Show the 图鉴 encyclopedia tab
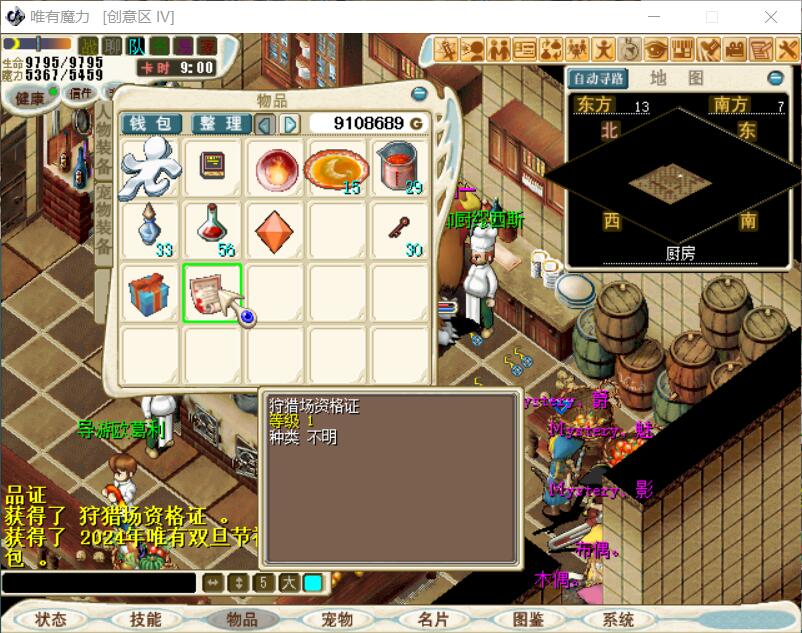The image size is (802, 633). pos(529,619)
